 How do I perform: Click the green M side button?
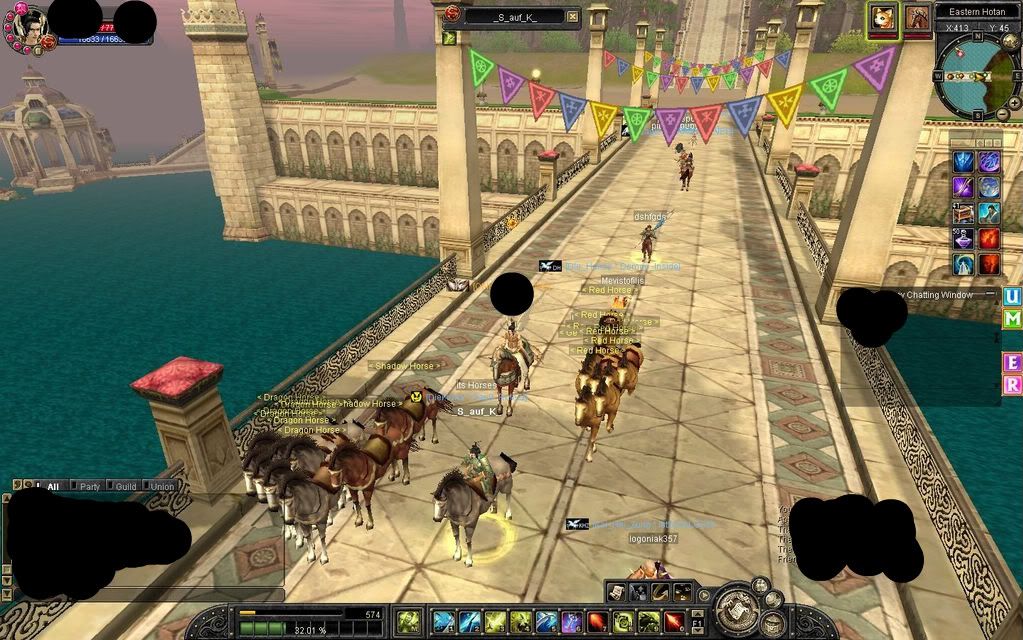(x=1012, y=318)
